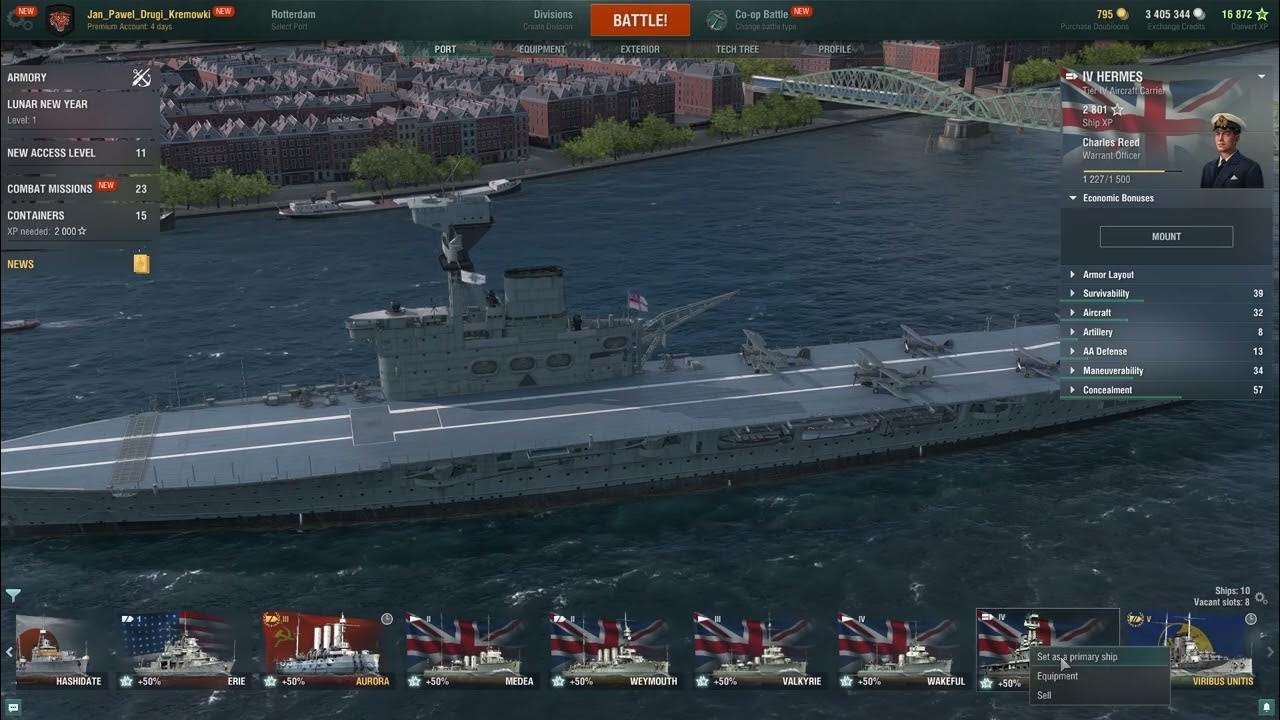
Task: Expand the Survivability stats row
Action: 1100,293
